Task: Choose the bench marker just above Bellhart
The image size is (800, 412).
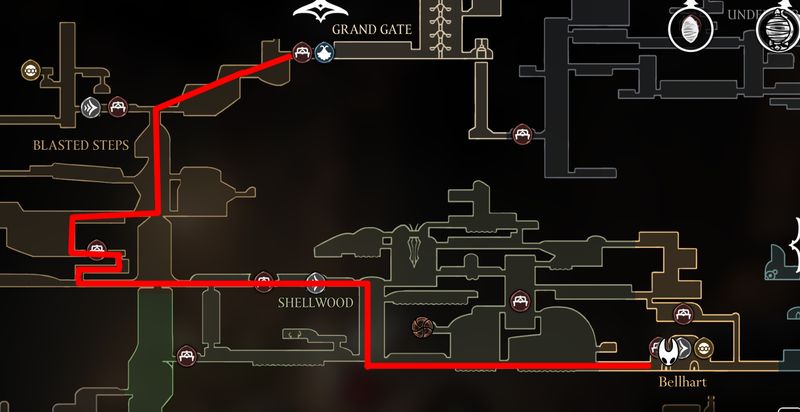Action: pyautogui.click(x=683, y=314)
